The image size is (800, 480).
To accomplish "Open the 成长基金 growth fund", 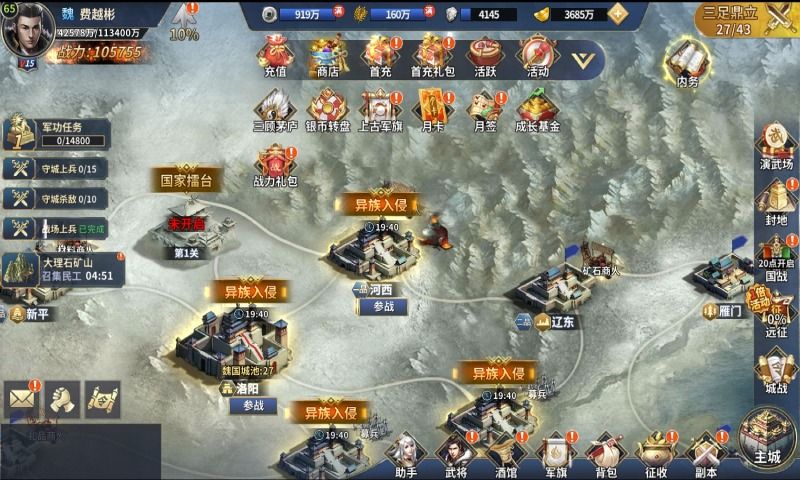I will click(537, 108).
